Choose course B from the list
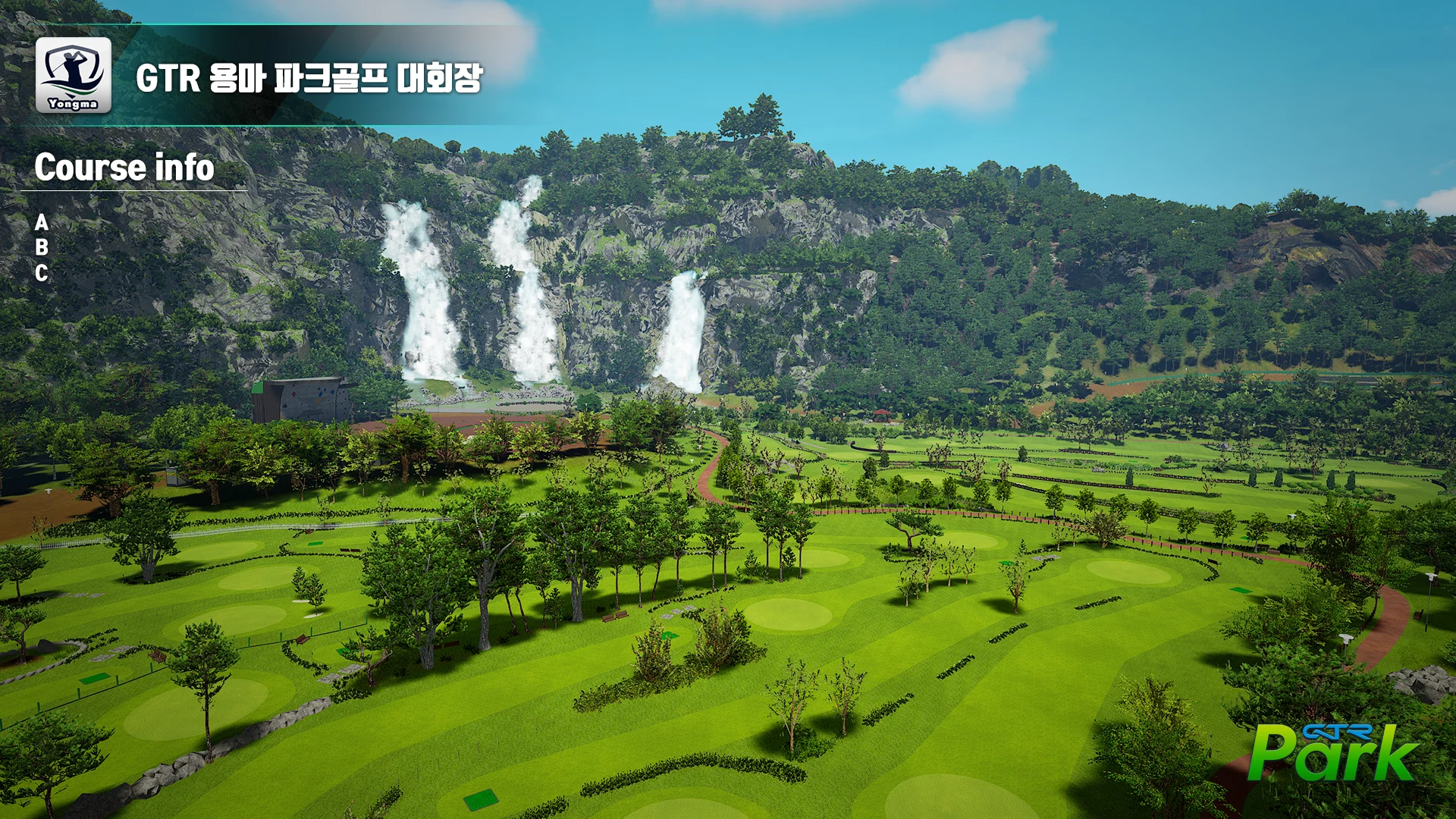 (42, 247)
